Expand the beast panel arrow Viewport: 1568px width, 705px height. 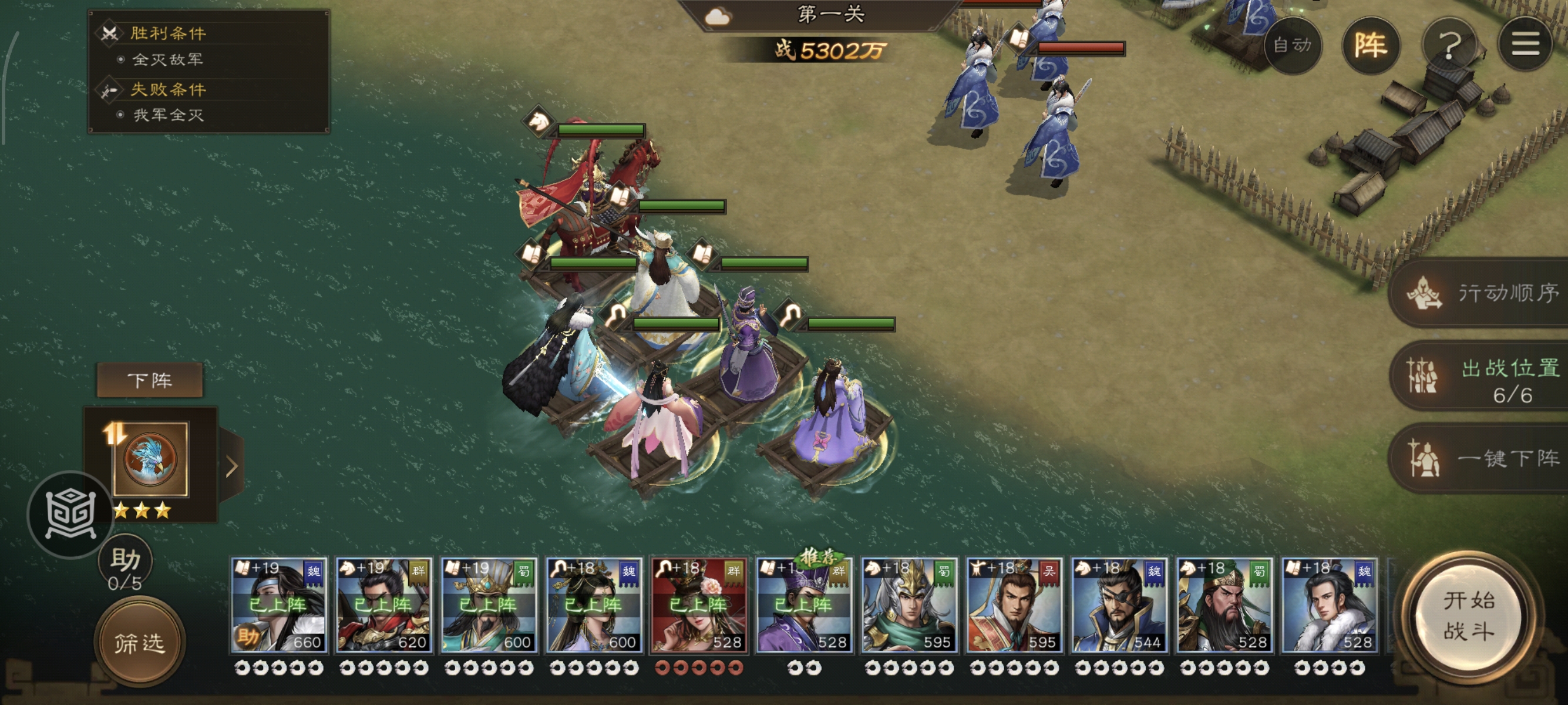click(231, 467)
